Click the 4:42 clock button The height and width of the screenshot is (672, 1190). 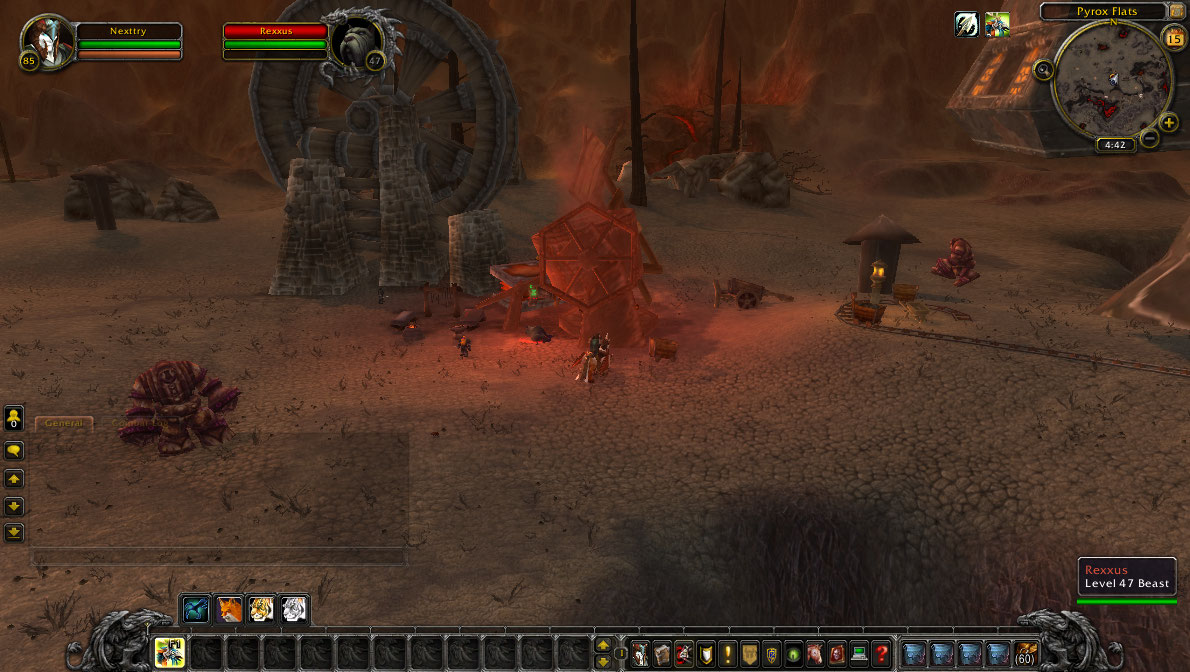pos(1116,144)
